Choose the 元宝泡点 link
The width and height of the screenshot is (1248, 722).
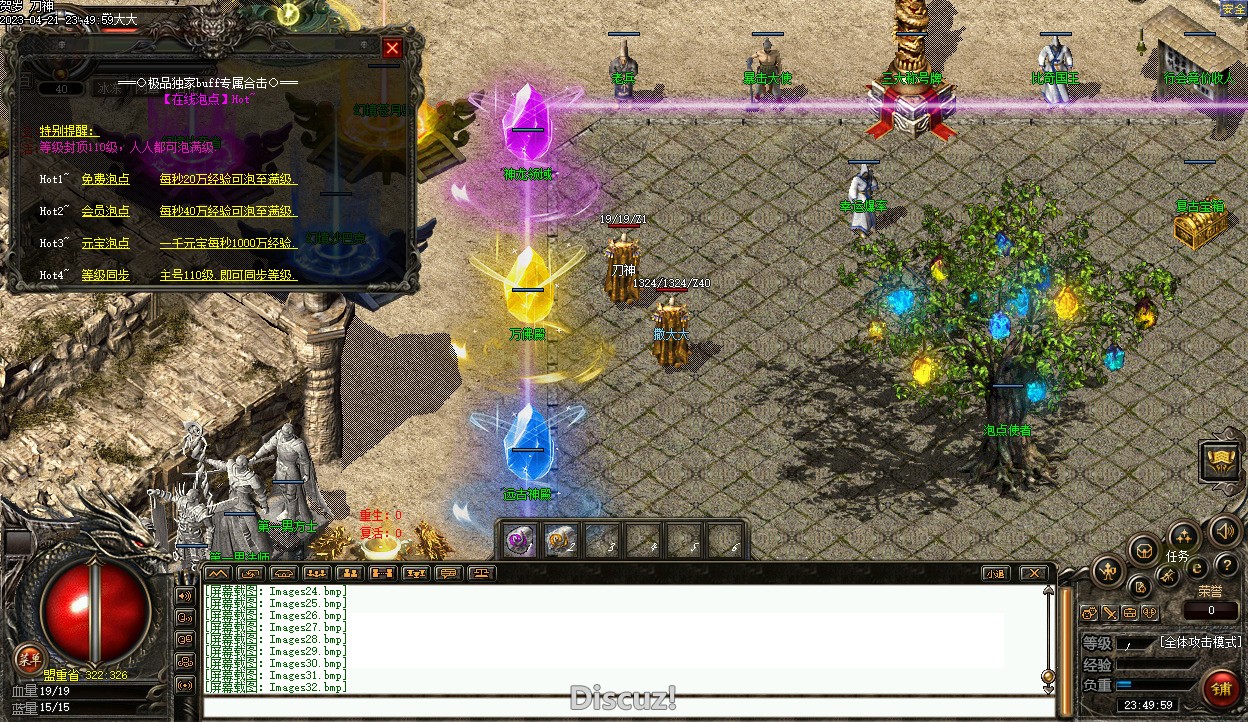105,243
